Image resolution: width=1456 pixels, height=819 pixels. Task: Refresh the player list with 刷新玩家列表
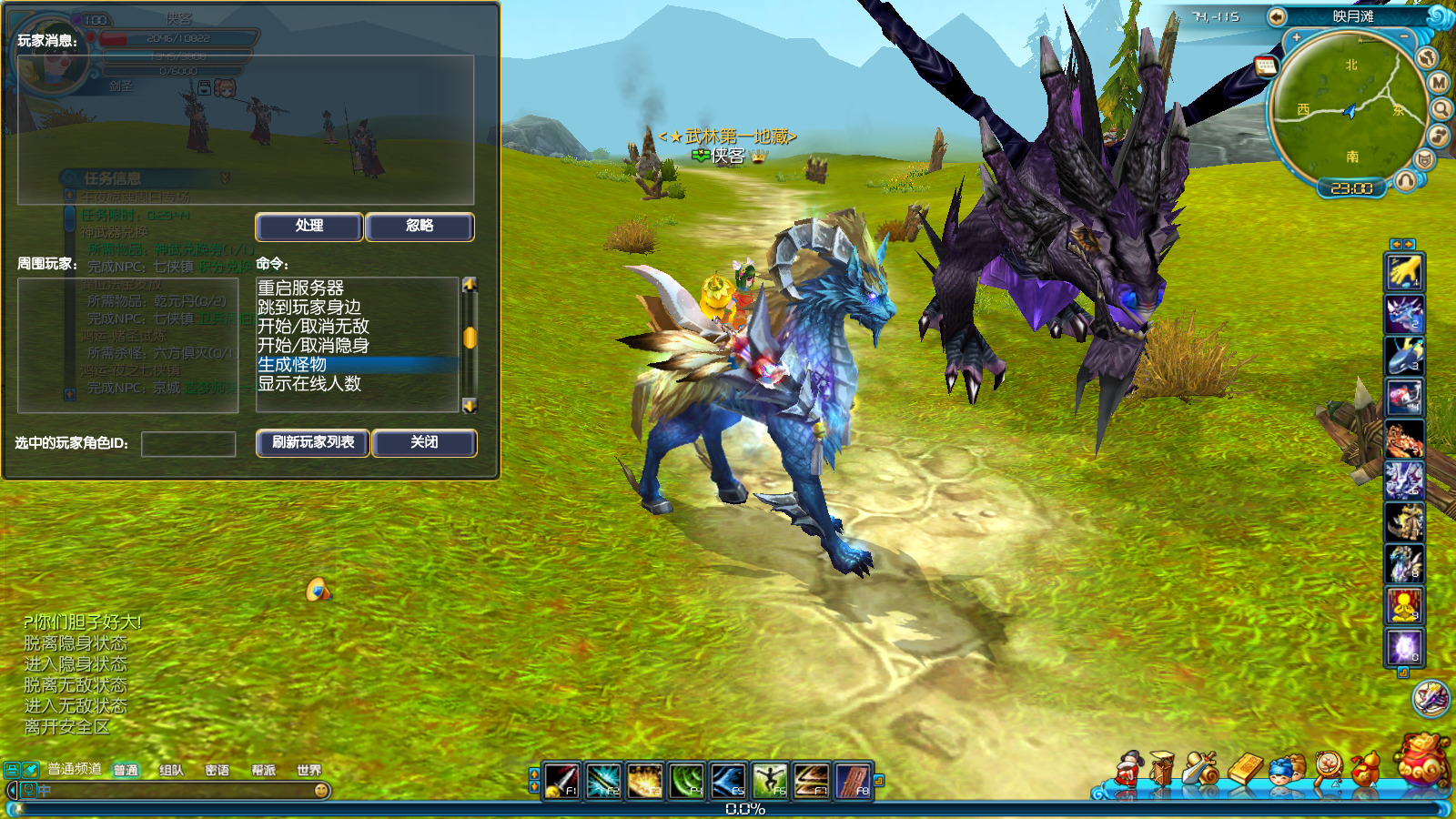(313, 443)
